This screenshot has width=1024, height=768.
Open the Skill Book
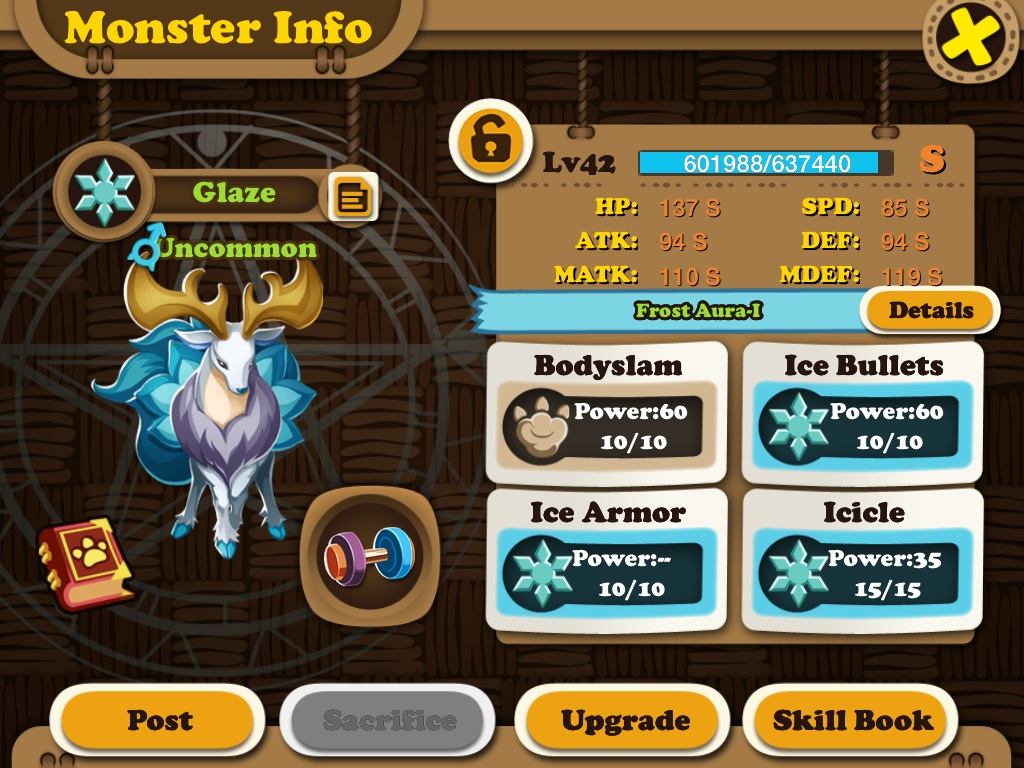(x=852, y=720)
